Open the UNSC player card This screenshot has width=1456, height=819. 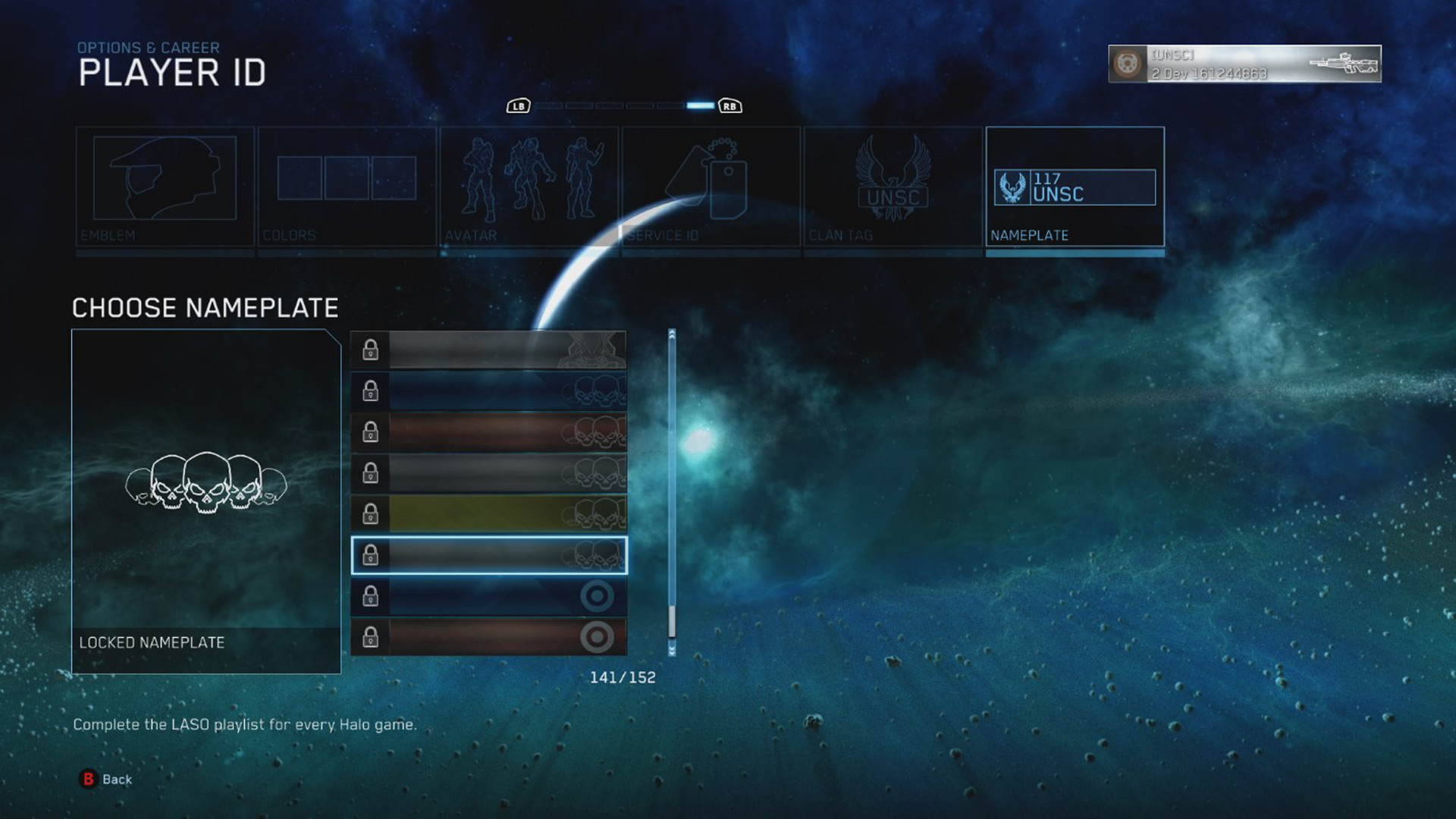[1244, 64]
